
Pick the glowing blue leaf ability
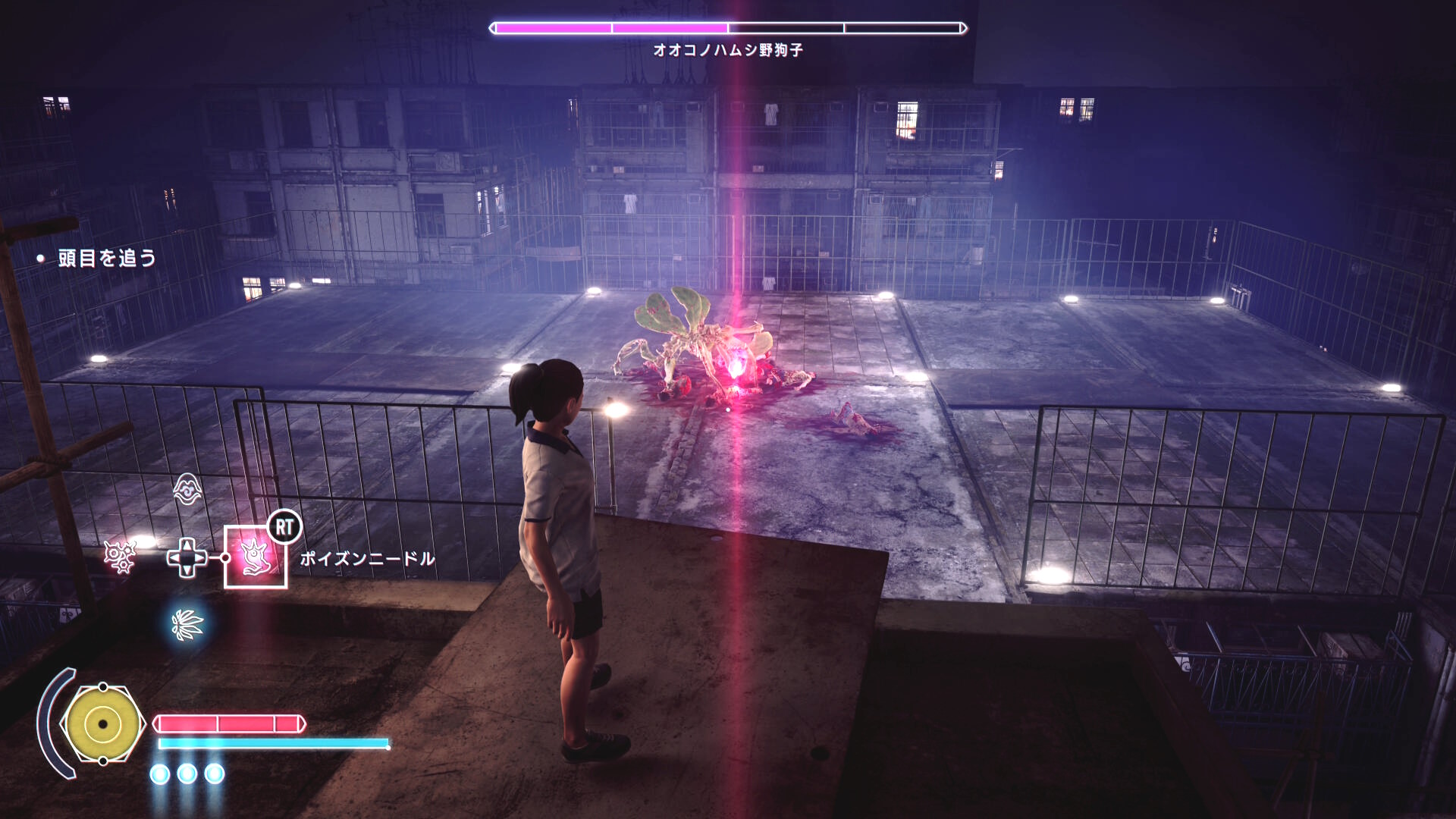click(187, 624)
